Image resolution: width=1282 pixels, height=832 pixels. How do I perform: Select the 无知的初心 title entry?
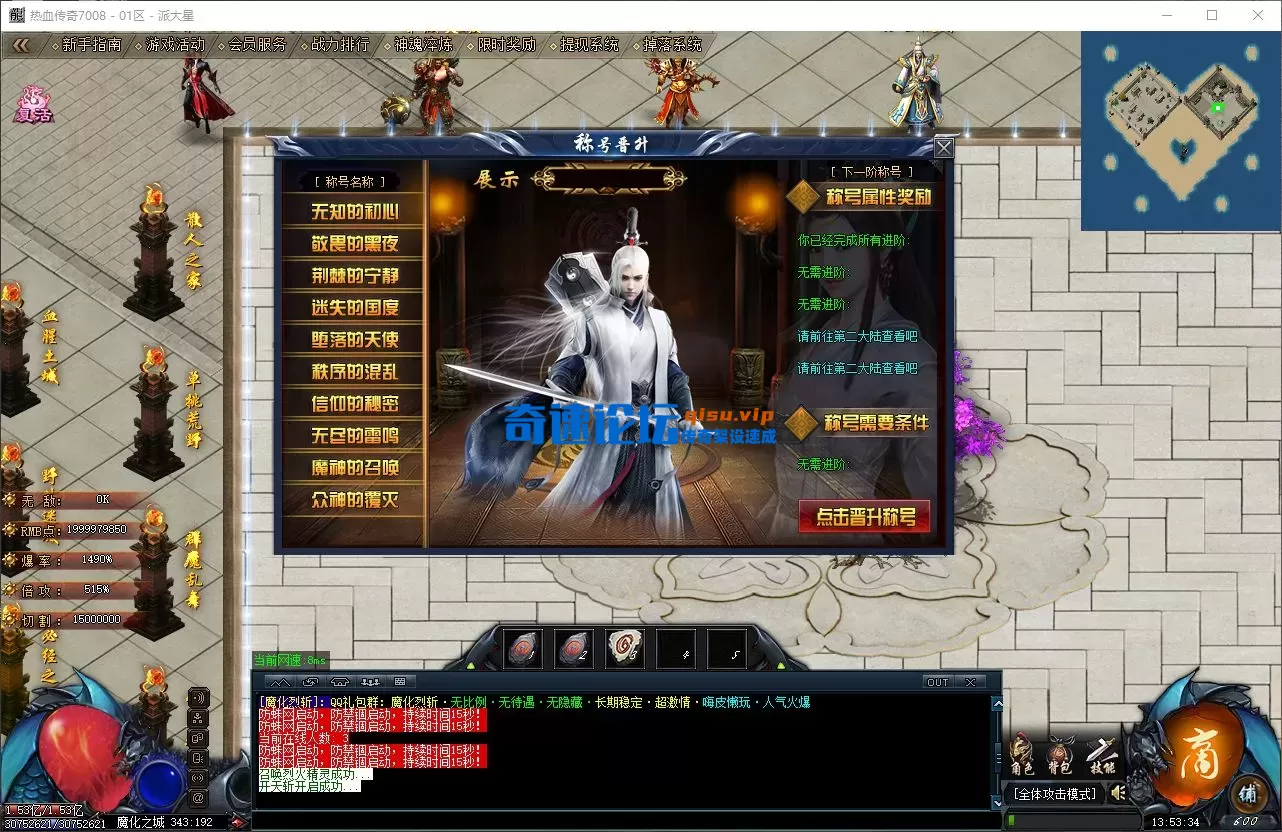[354, 211]
